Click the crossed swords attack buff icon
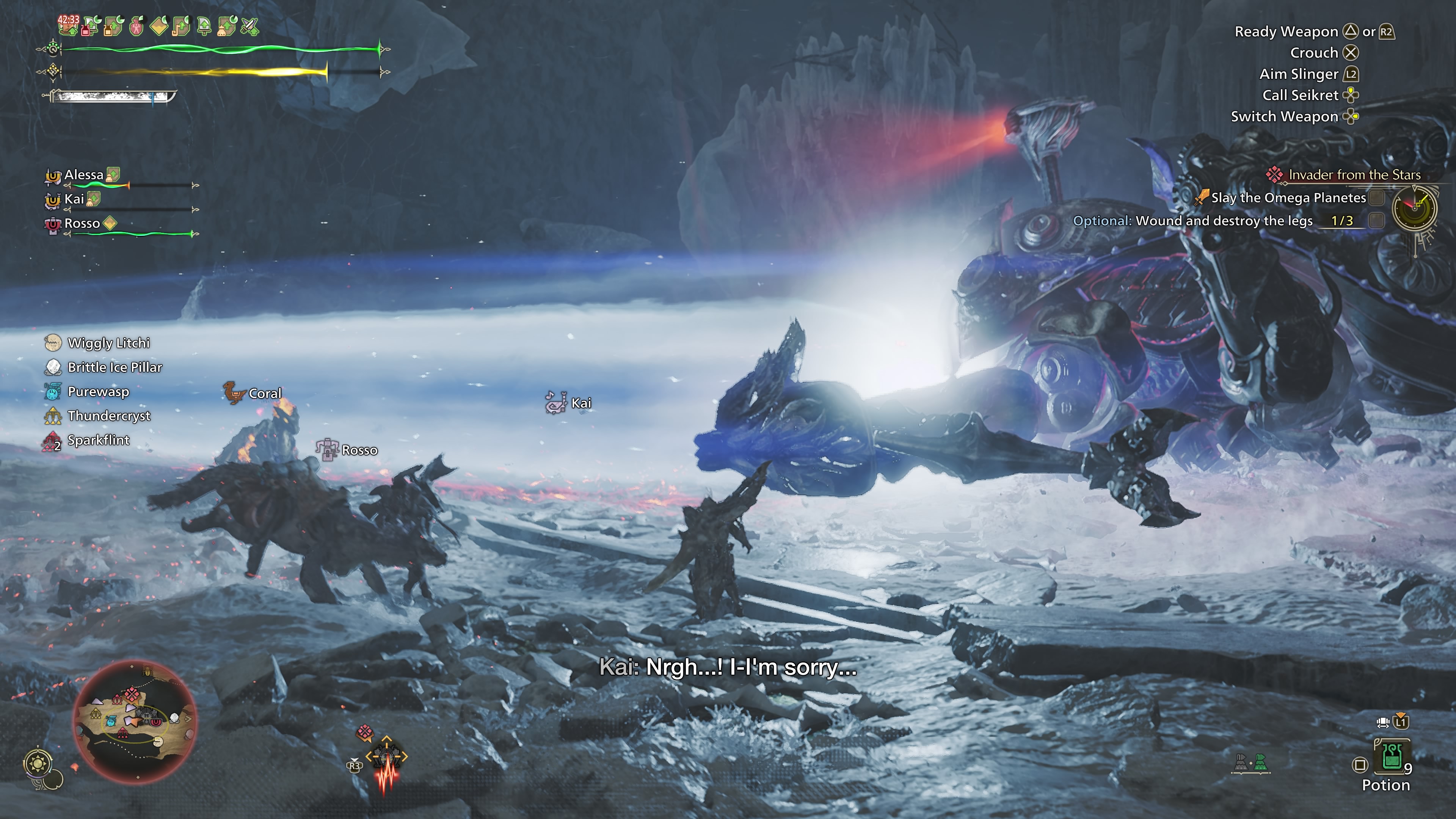This screenshot has width=1456, height=819. coord(249,26)
